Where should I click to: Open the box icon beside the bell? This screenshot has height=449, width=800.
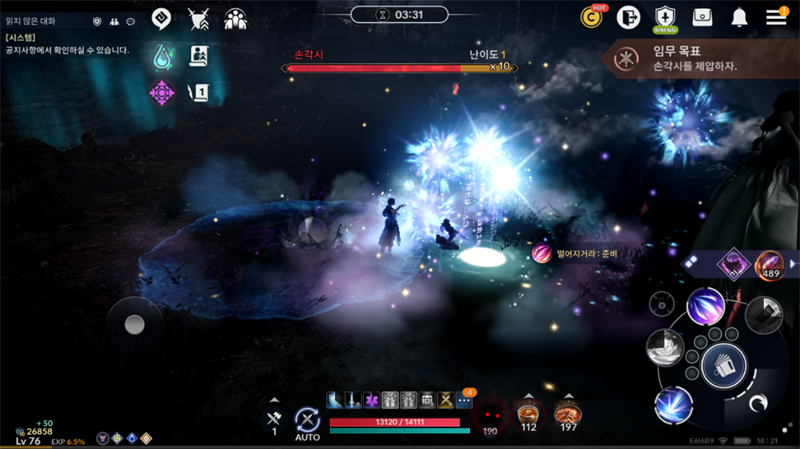pyautogui.click(x=703, y=17)
